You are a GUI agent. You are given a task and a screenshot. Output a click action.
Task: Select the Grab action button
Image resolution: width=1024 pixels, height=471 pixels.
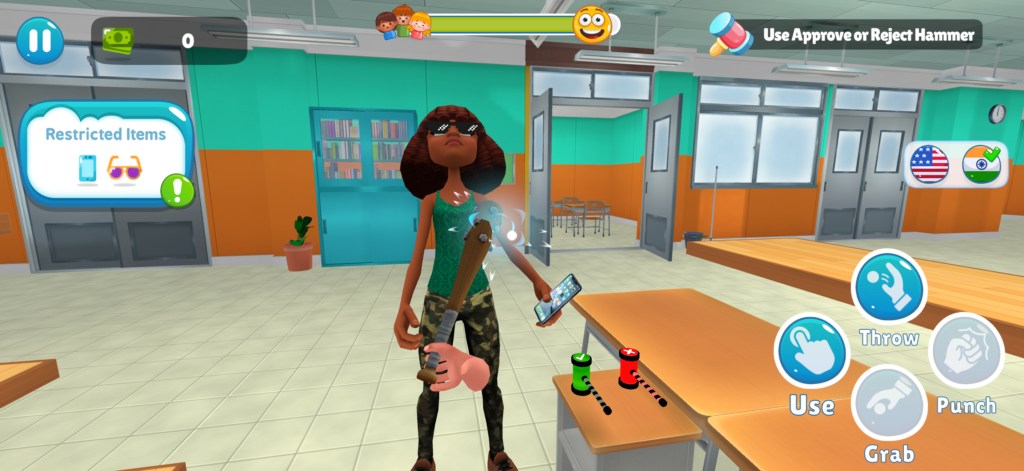[x=888, y=404]
